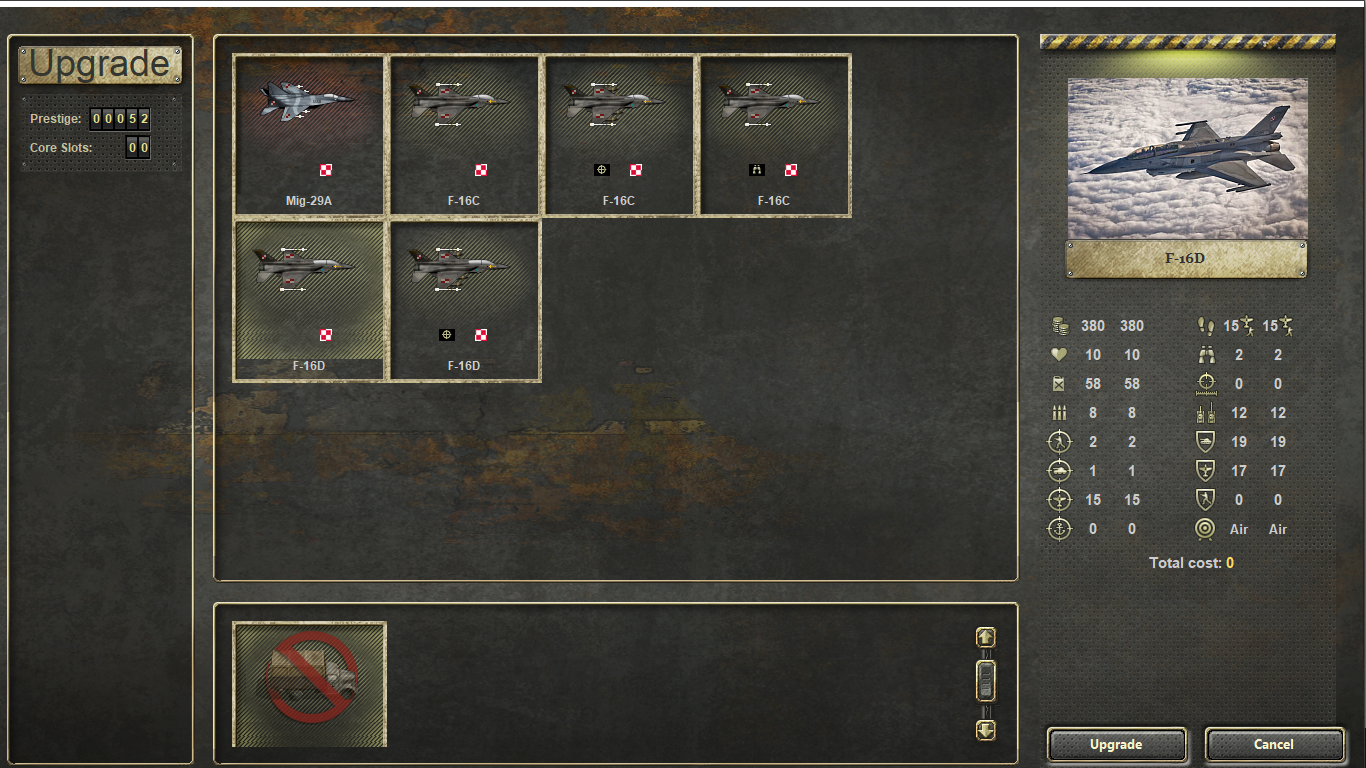
Task: Cancel the upgrade screen
Action: (1274, 744)
